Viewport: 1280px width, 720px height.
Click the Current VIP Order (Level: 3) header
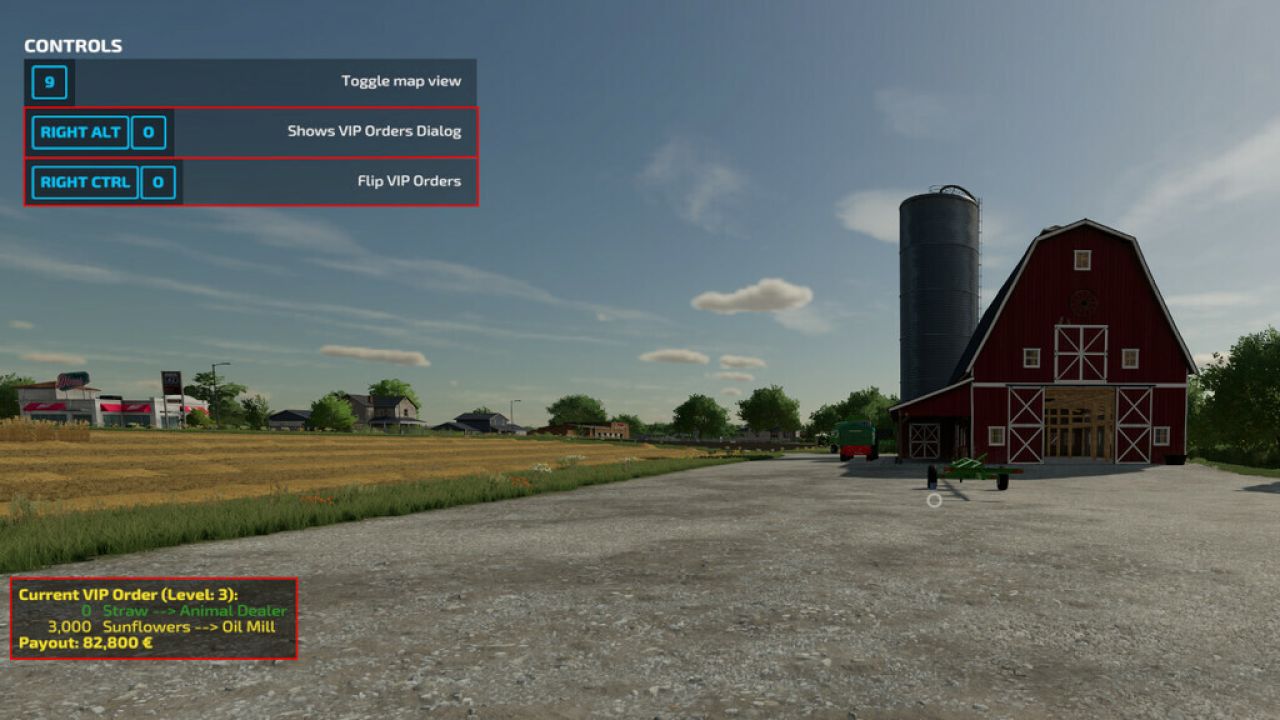pos(130,592)
